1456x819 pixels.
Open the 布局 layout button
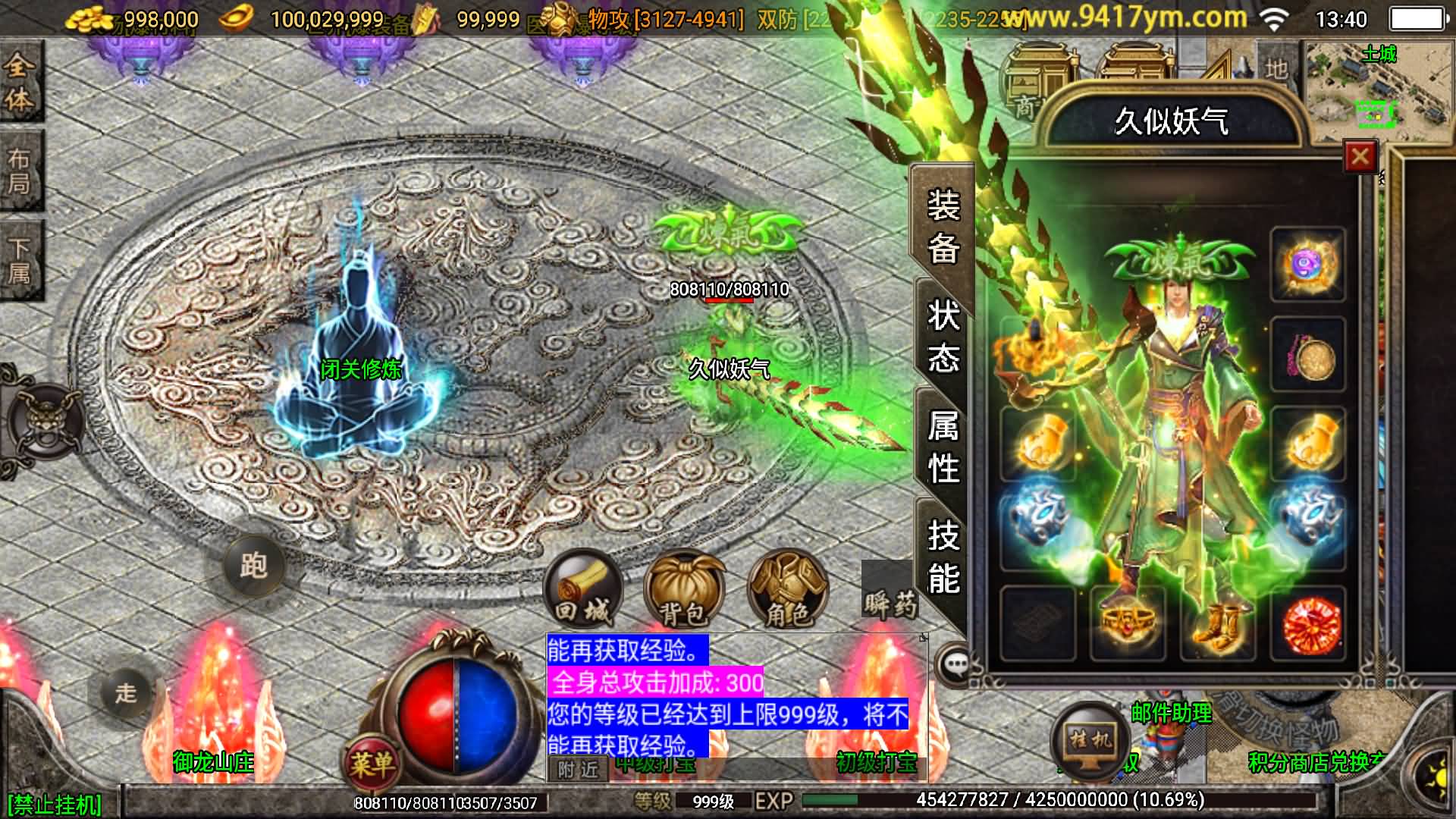(20, 171)
